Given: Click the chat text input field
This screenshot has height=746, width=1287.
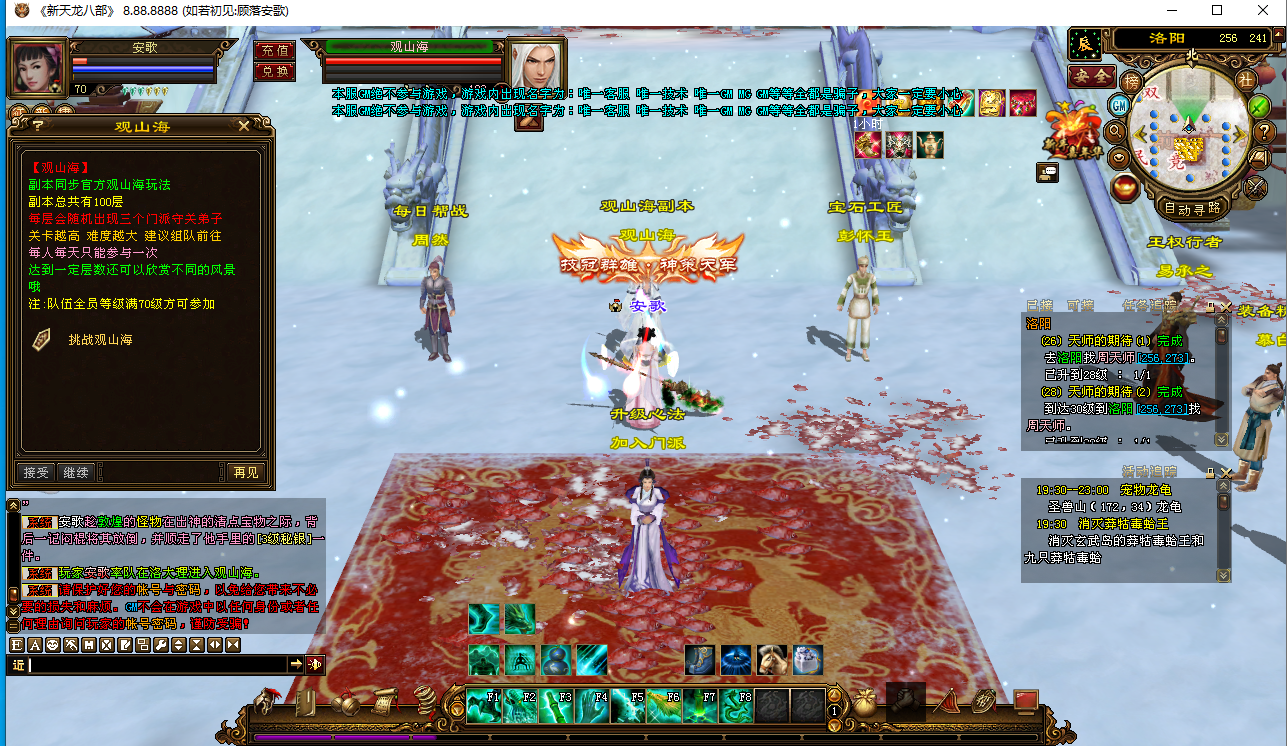Looking at the screenshot, I should (155, 664).
